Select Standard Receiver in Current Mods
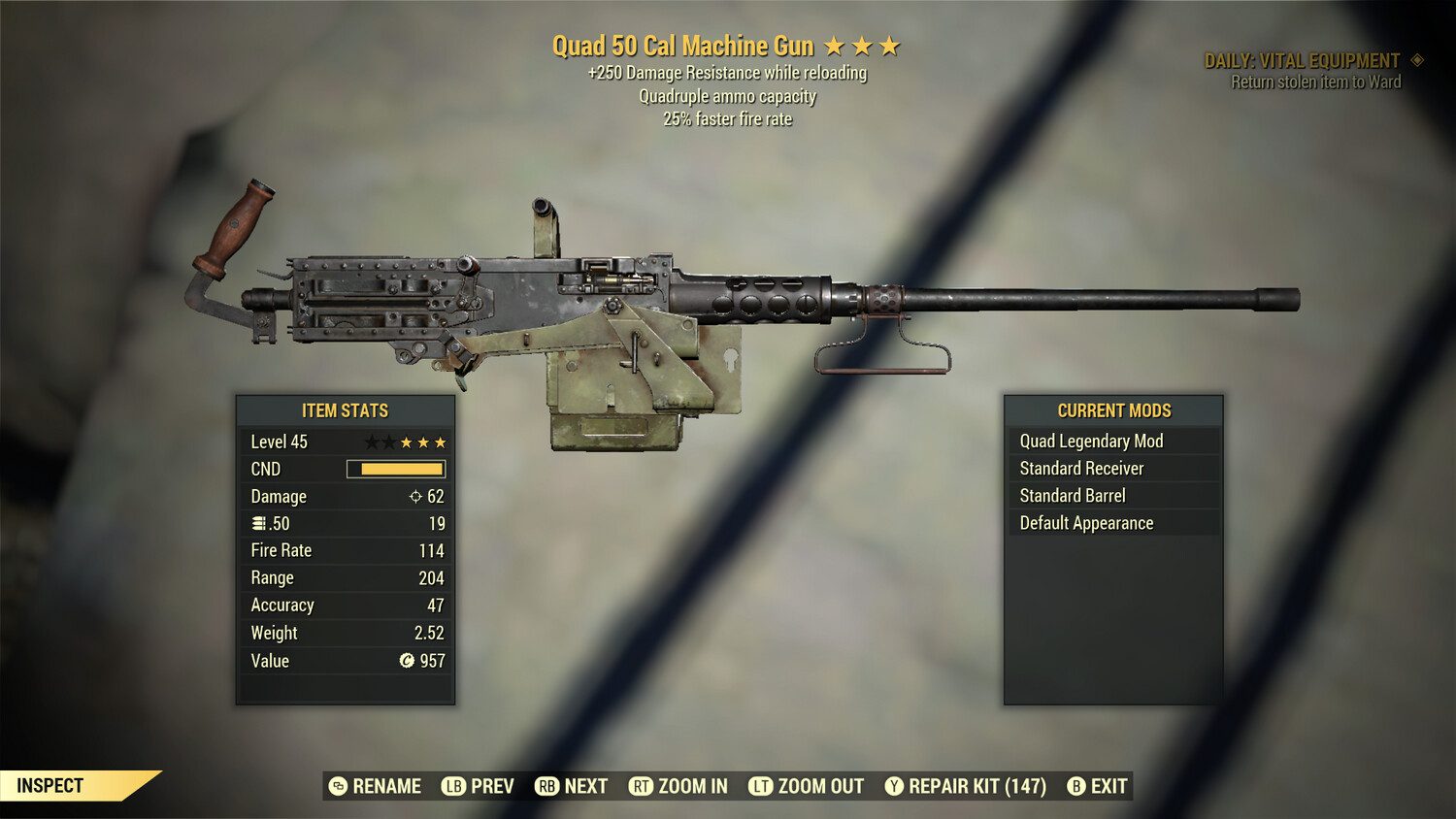The width and height of the screenshot is (1456, 819). 1082,468
